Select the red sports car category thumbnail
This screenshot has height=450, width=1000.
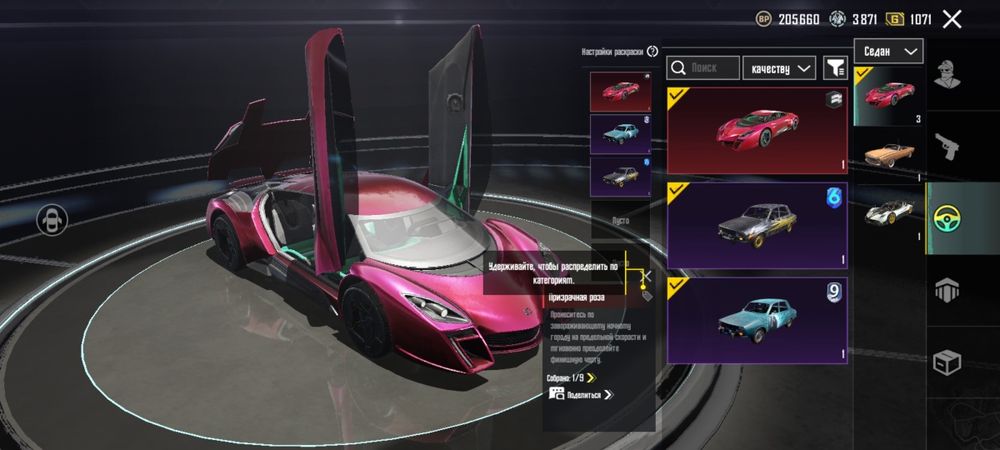click(889, 96)
